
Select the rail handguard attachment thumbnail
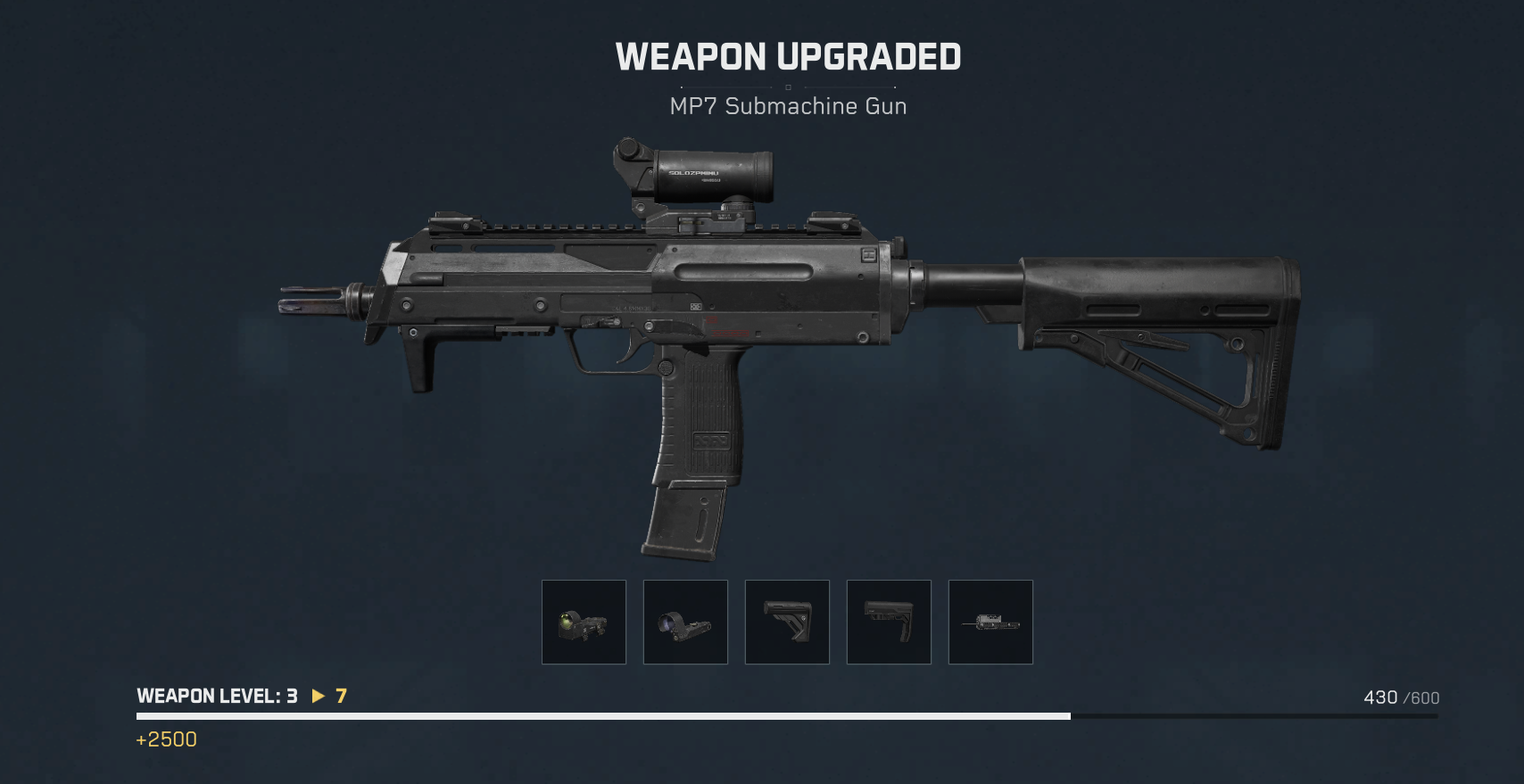tap(990, 623)
